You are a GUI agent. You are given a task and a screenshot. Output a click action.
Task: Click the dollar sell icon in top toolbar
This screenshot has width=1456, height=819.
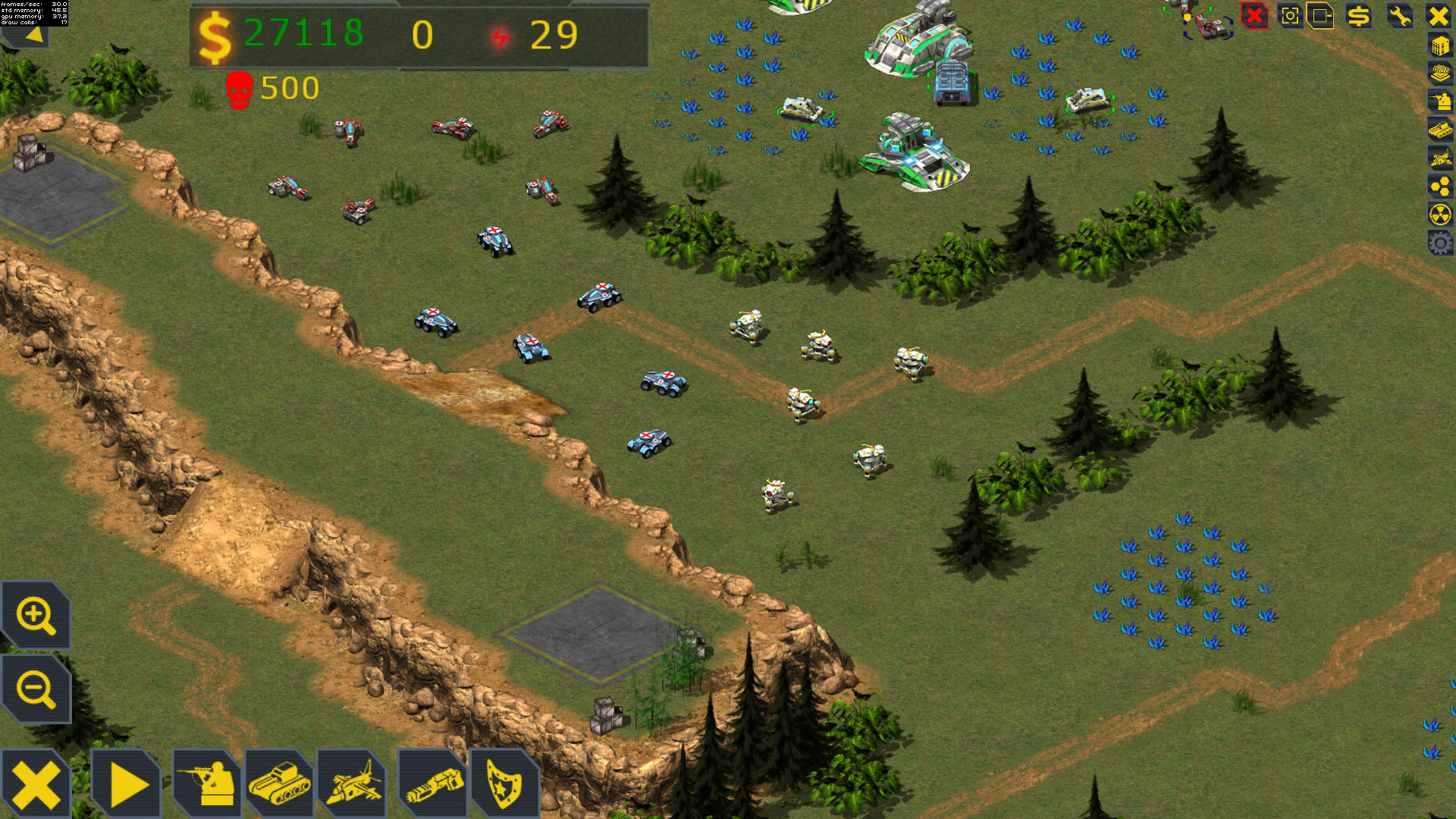[1359, 16]
